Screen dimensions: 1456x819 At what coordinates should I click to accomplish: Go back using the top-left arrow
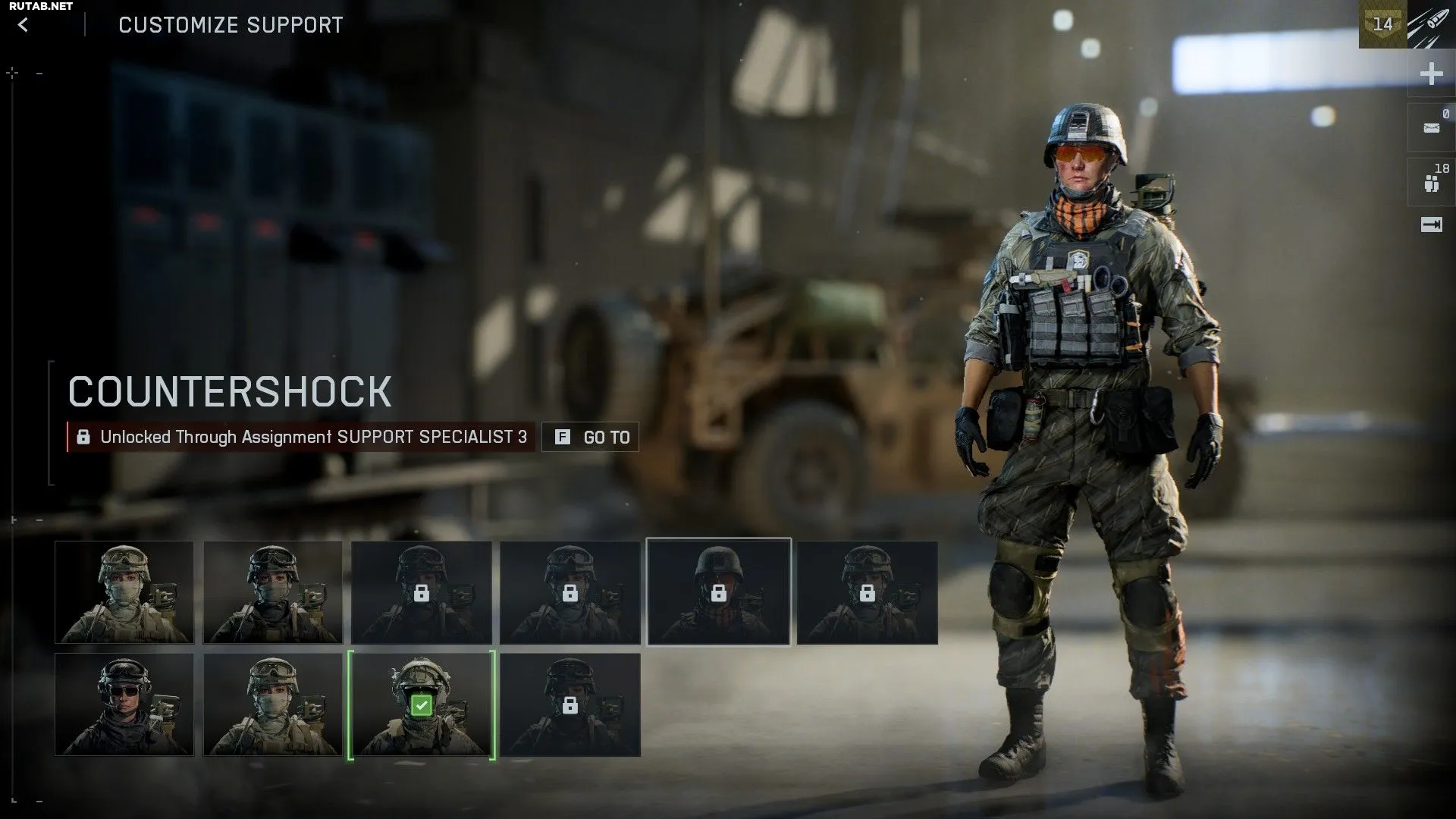point(24,25)
